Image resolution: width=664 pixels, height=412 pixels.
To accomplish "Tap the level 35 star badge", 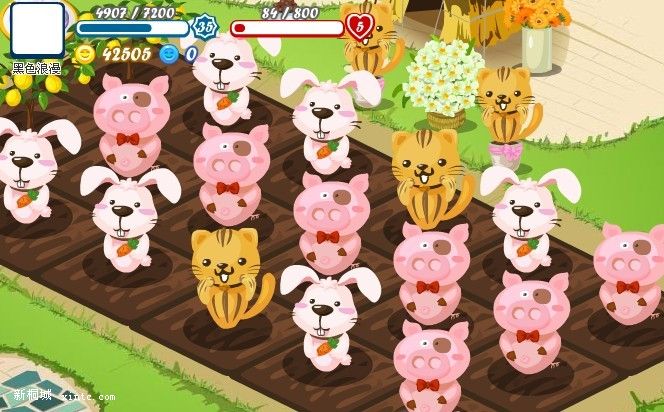I will (205, 27).
